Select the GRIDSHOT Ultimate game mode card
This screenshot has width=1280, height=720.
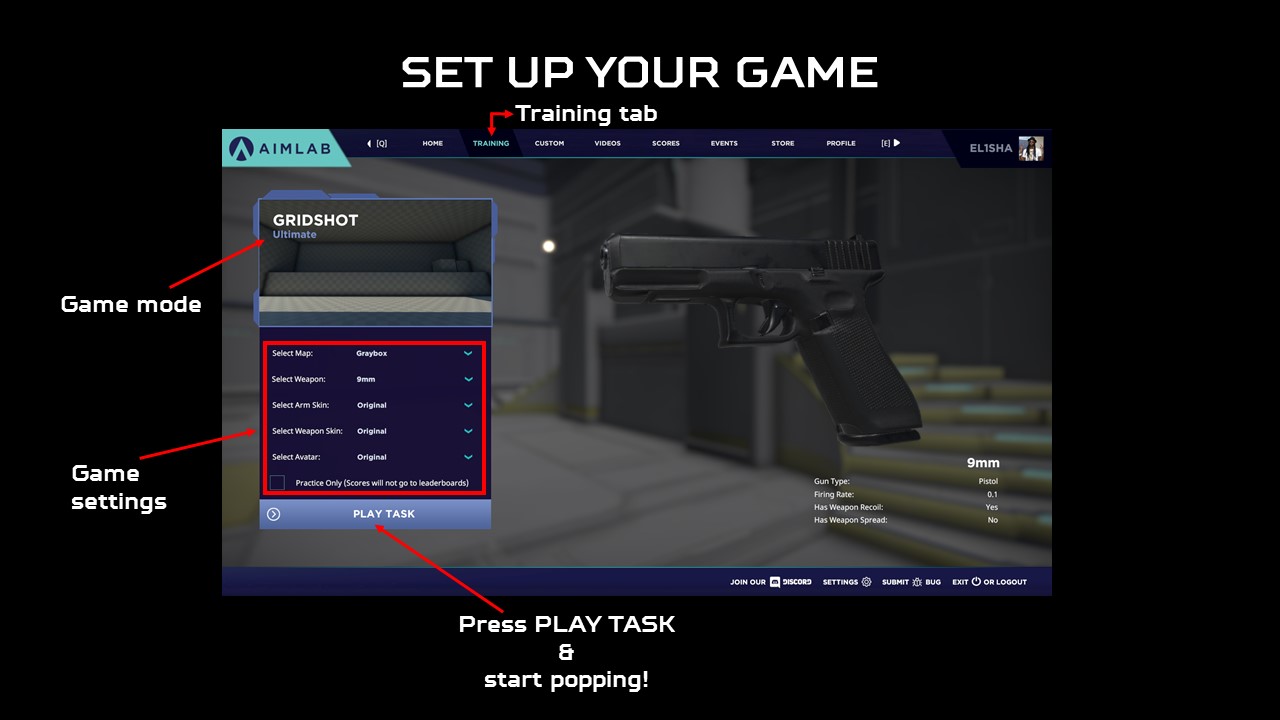tap(374, 258)
